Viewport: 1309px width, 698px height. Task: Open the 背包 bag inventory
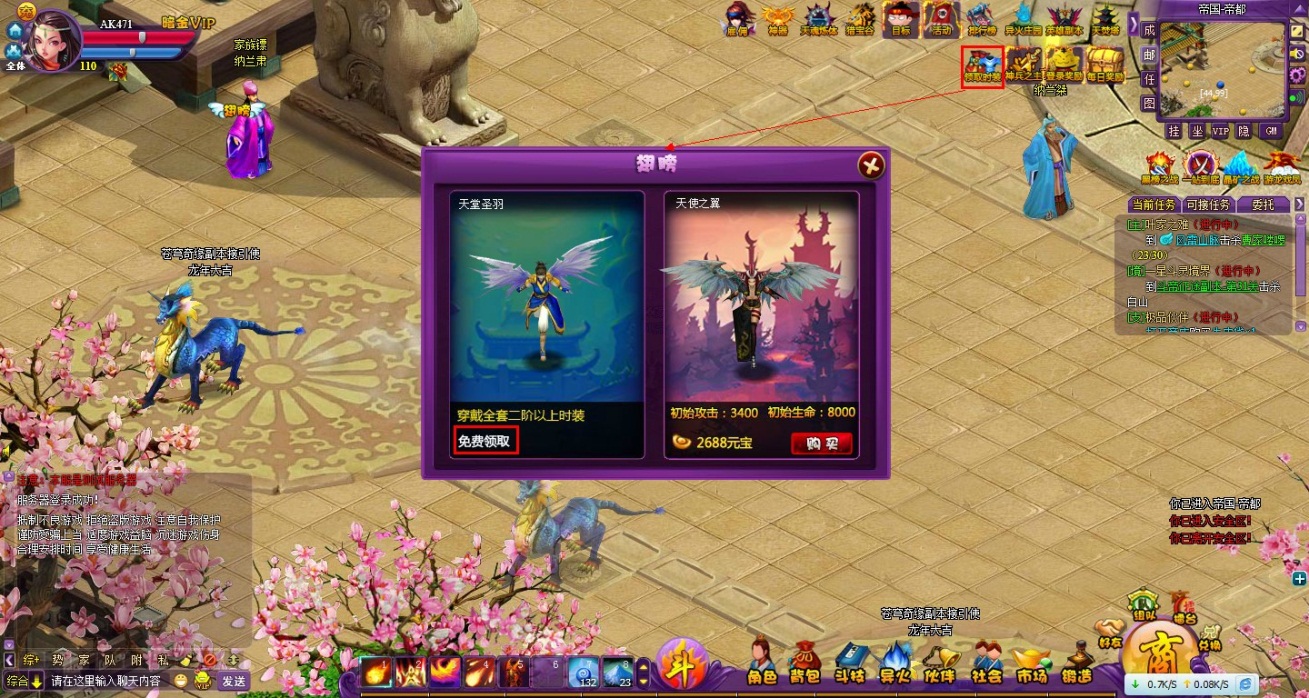pyautogui.click(x=804, y=662)
